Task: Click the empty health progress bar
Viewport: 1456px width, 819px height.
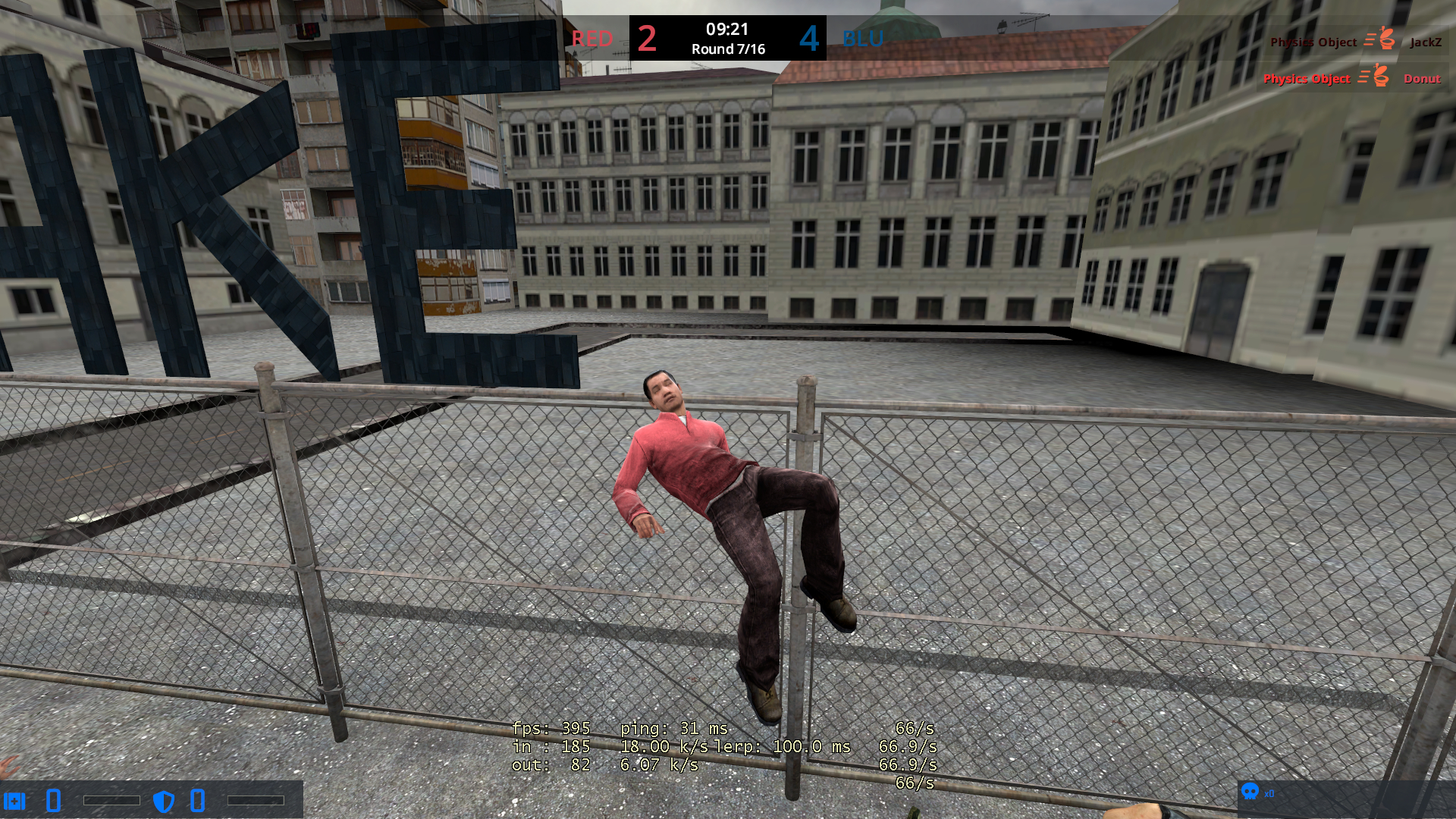Action: pos(112,800)
